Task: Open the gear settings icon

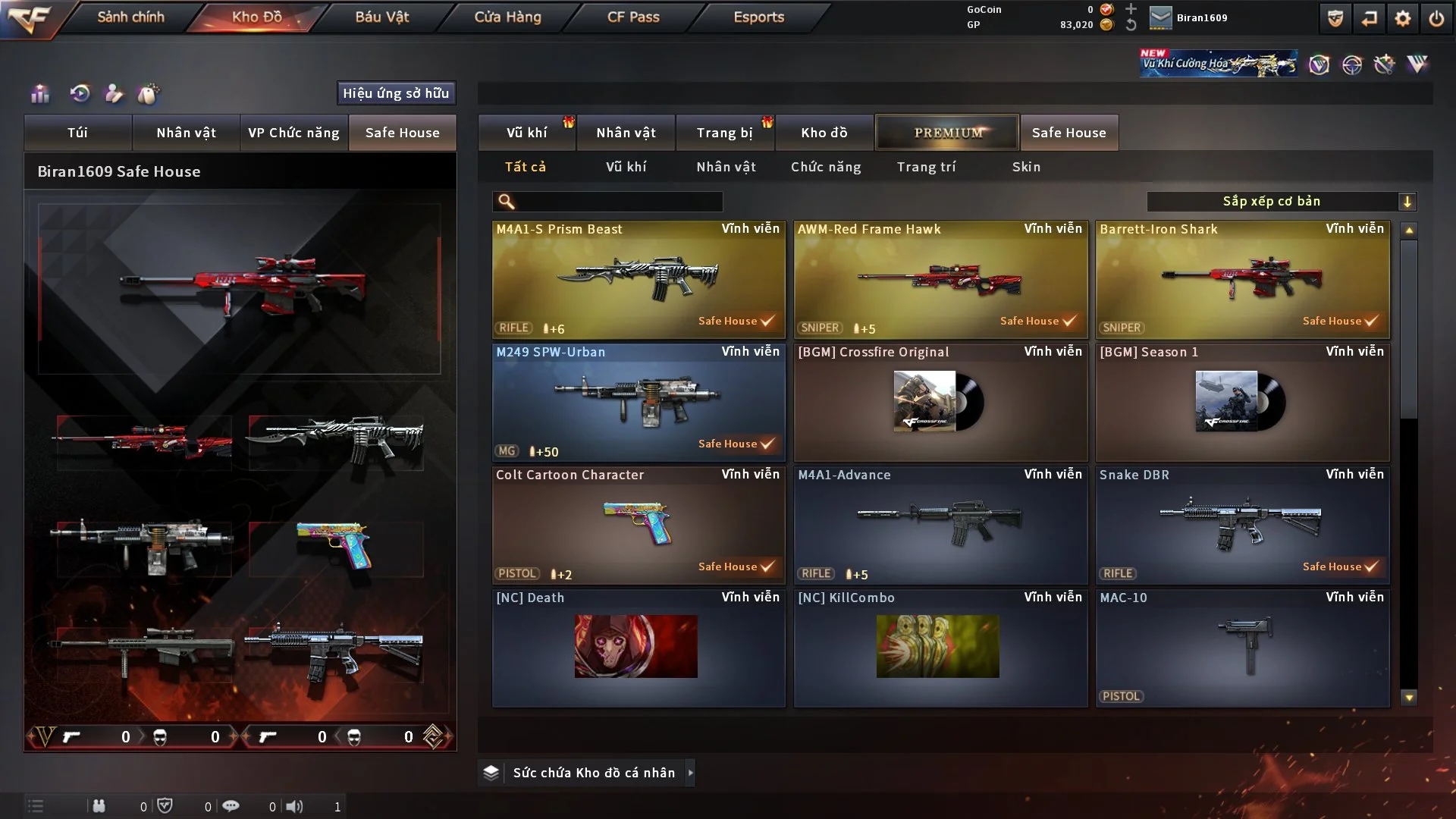Action: [x=1403, y=18]
